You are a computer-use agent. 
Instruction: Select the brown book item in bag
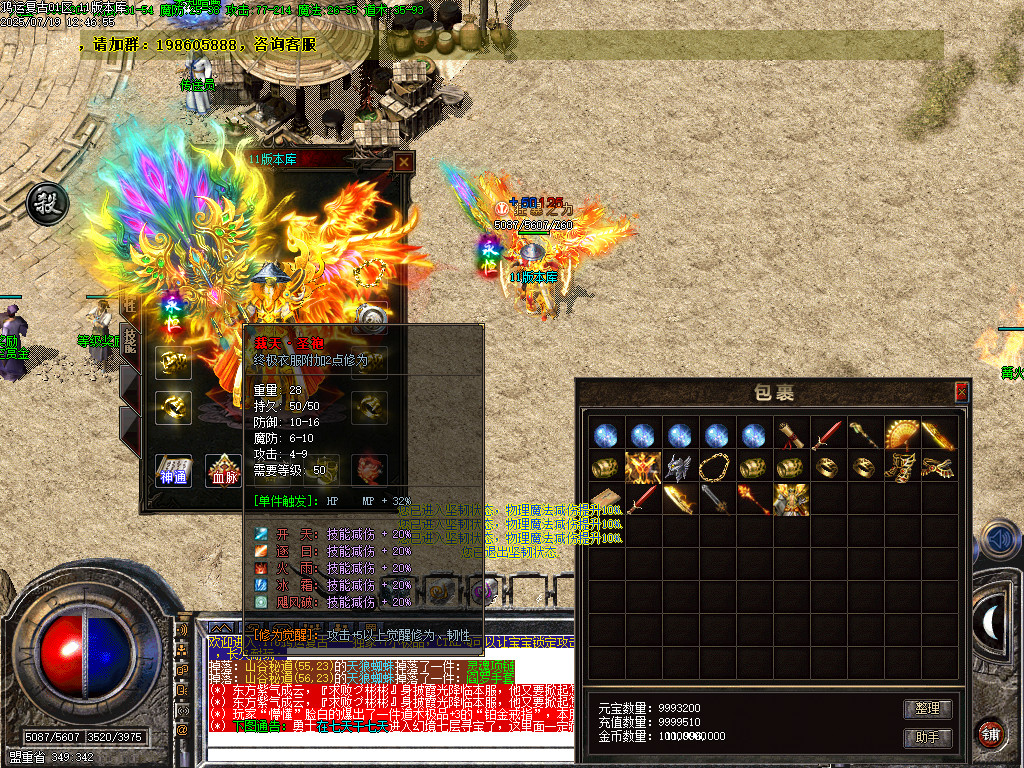pos(605,499)
